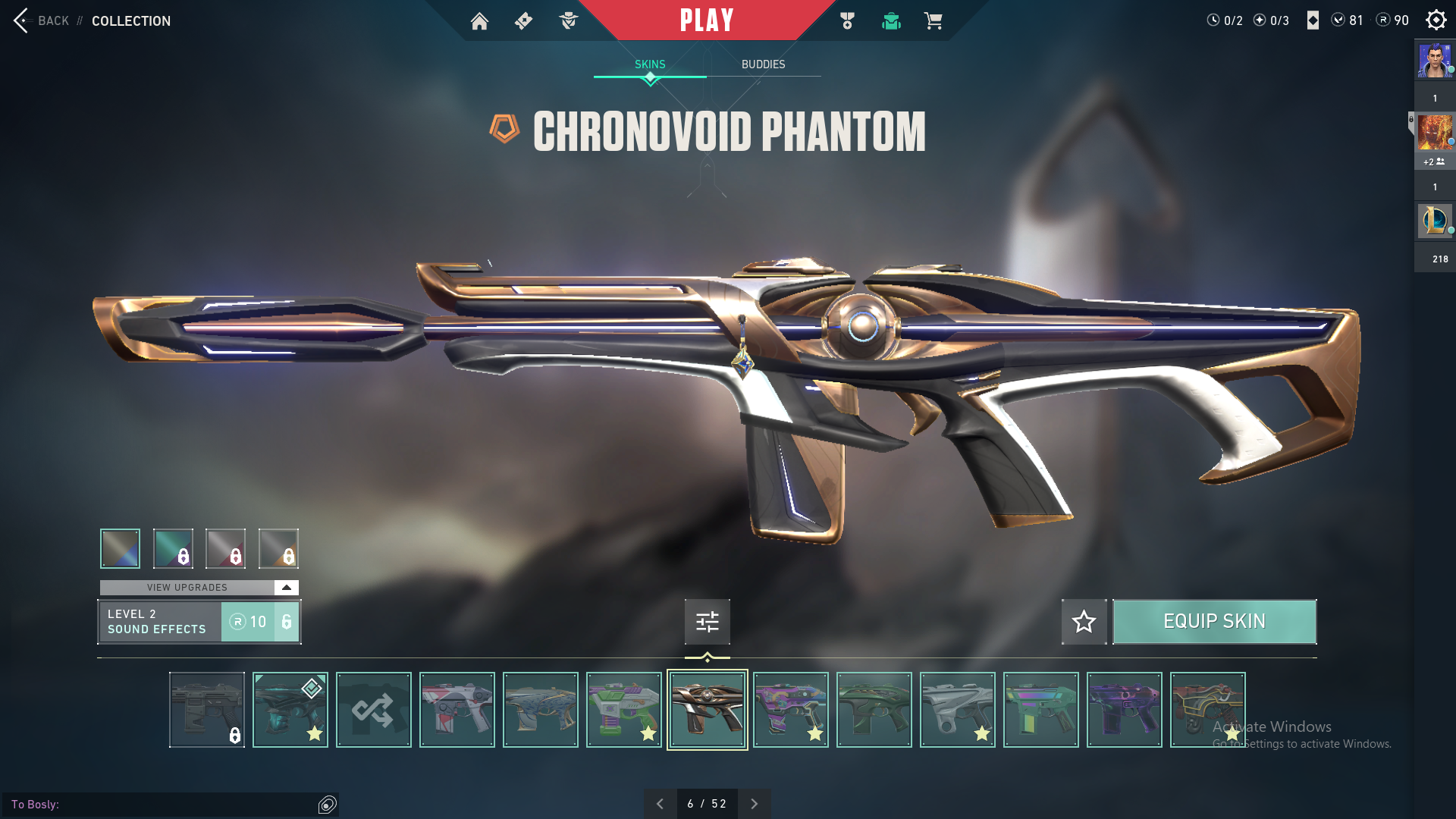This screenshot has width=1456, height=819.
Task: Collapse the View Upgrades panel
Action: [286, 588]
